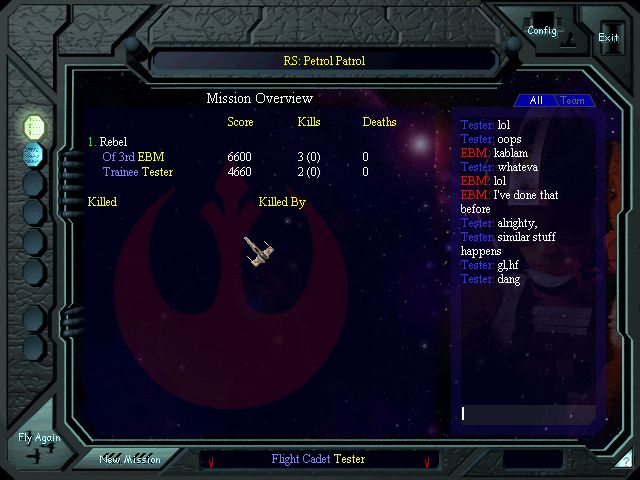Choose the New Mission button
Viewport: 640px width, 480px height.
coord(130,460)
